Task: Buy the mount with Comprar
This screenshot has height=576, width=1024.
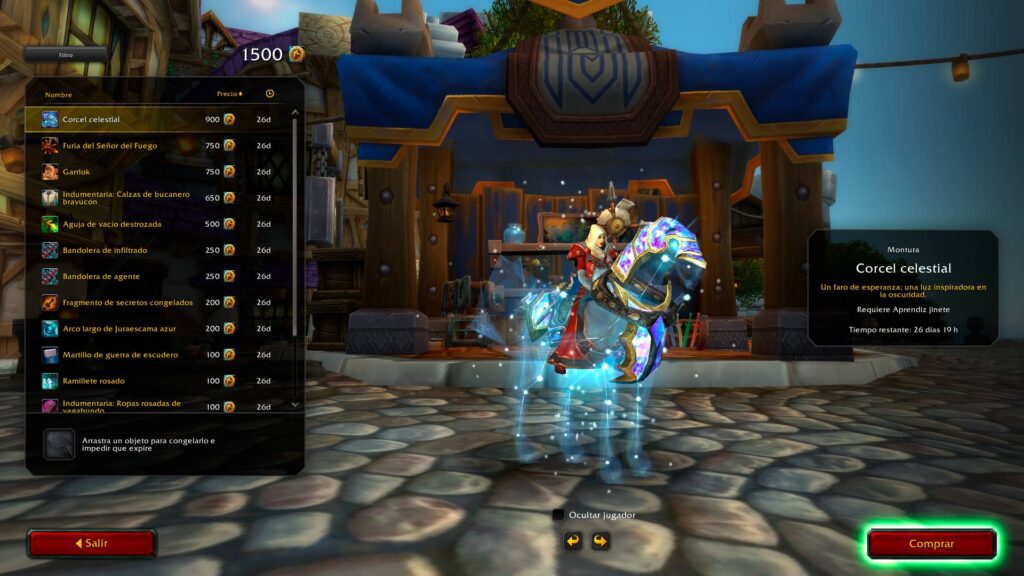Action: coord(931,544)
